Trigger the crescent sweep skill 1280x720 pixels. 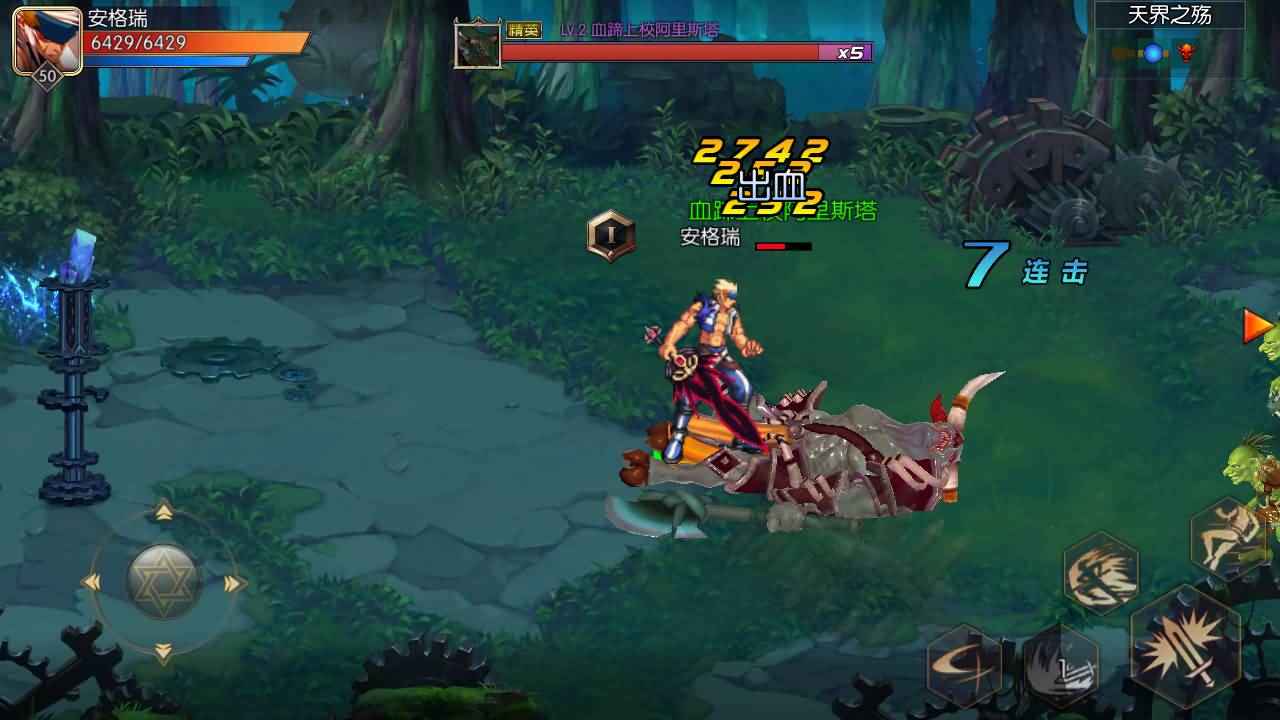(965, 665)
